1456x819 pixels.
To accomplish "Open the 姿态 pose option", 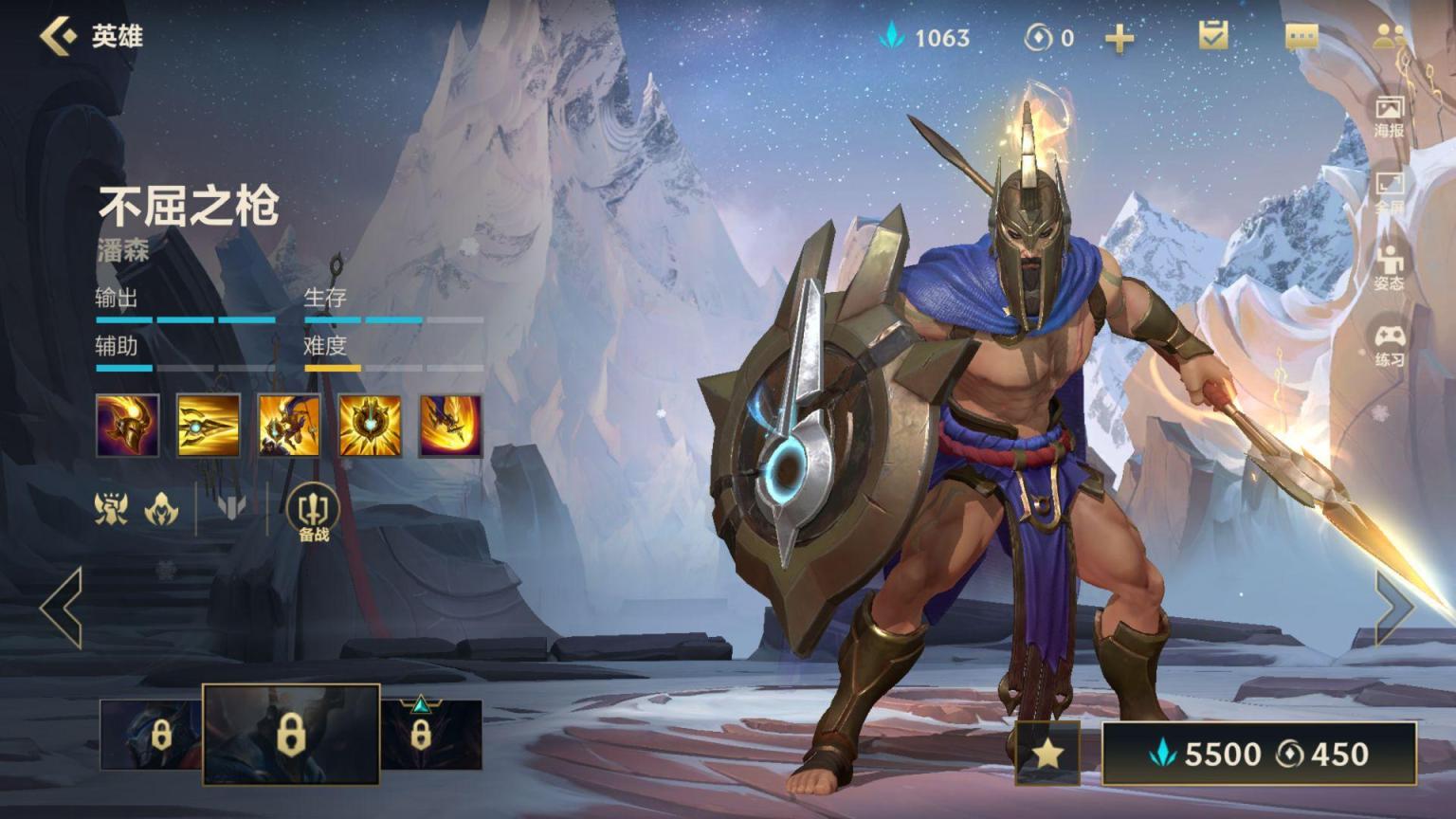I will [x=1389, y=268].
